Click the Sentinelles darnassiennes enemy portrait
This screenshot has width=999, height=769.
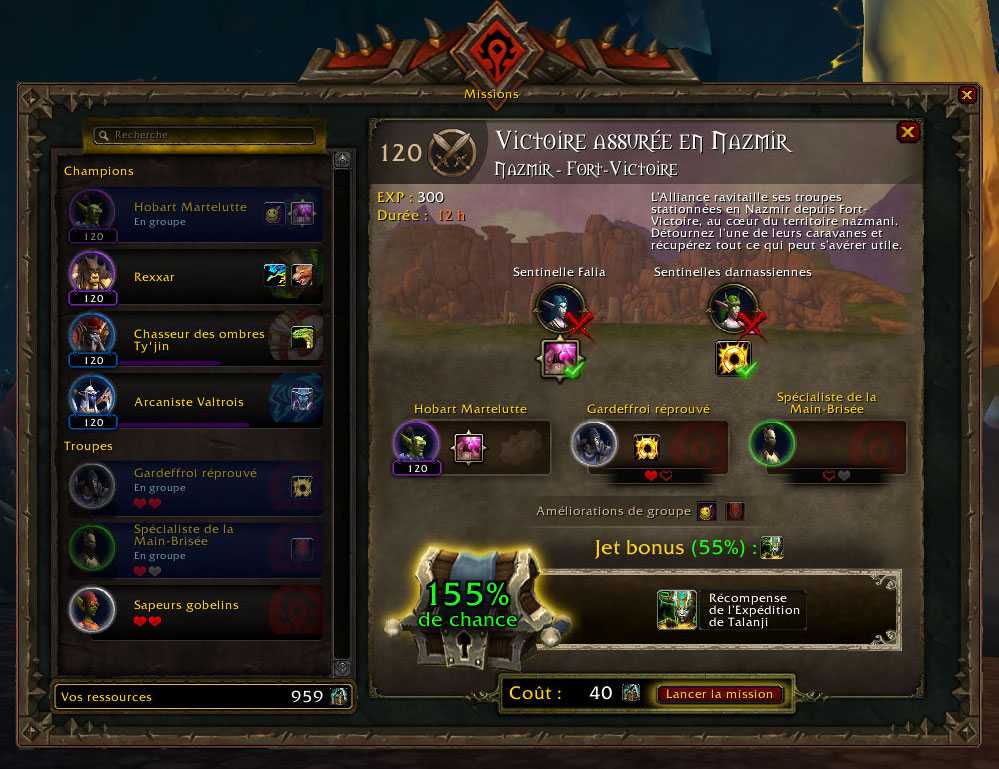pos(731,309)
